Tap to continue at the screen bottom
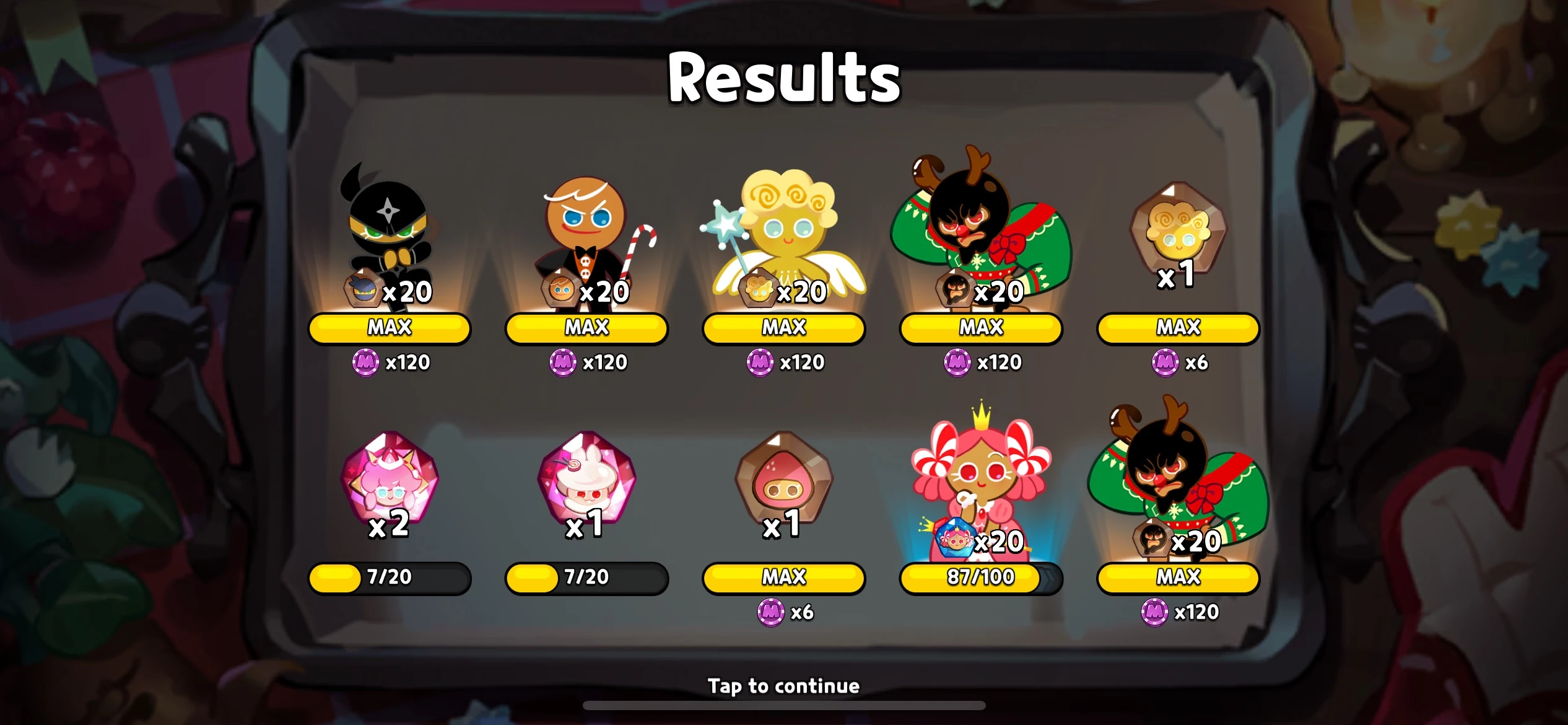 (x=784, y=685)
